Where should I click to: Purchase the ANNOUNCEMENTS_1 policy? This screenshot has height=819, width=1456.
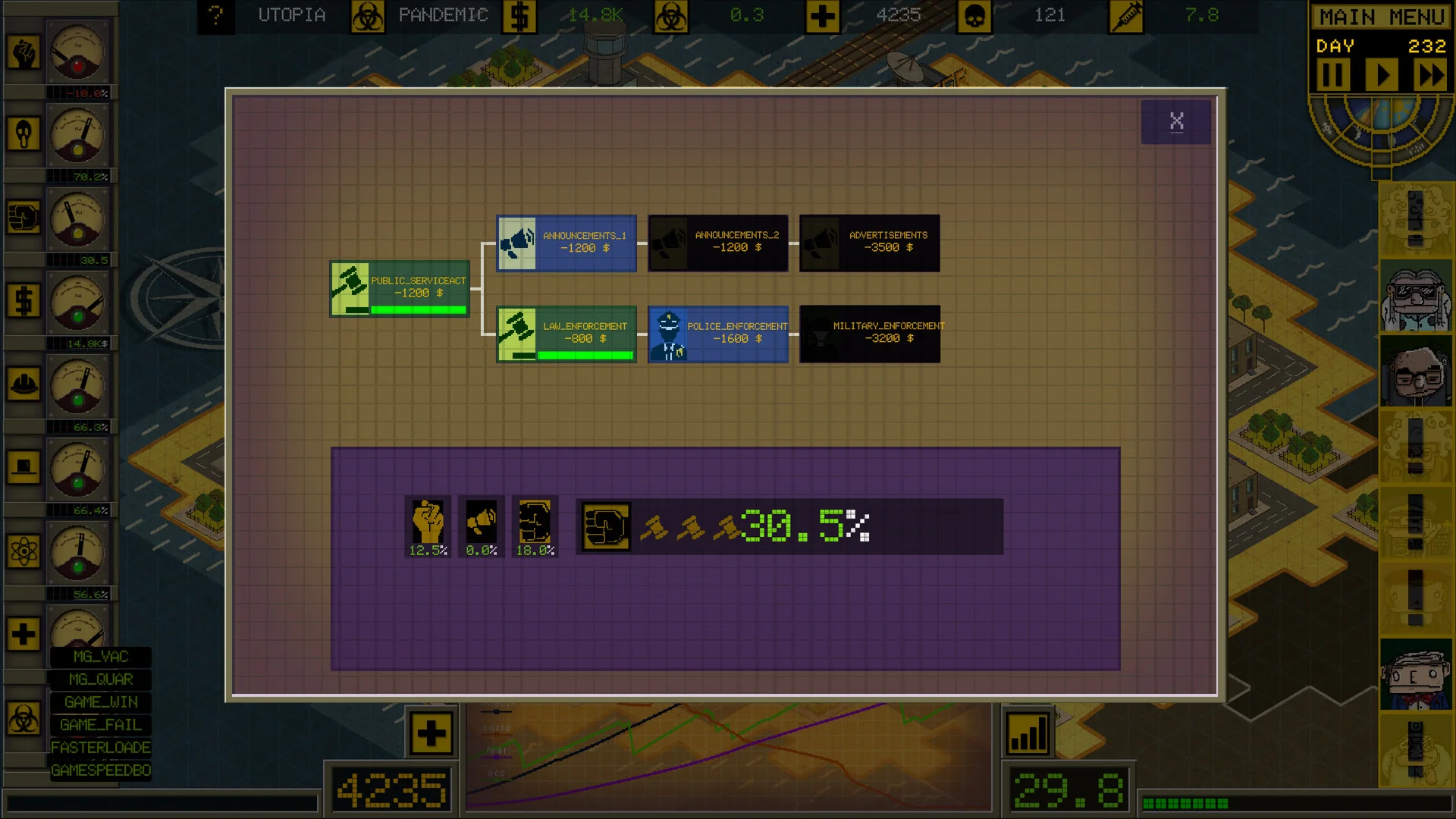(x=566, y=243)
